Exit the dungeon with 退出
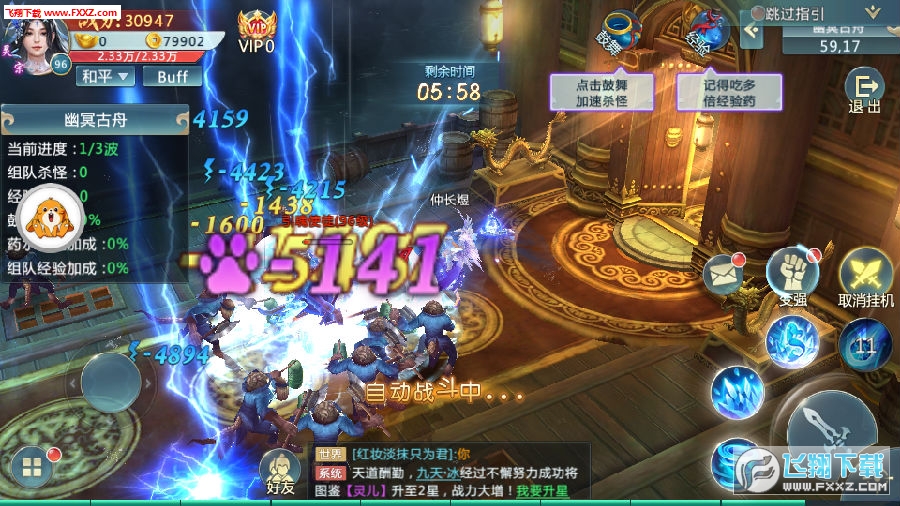The image size is (900, 506). (x=864, y=91)
